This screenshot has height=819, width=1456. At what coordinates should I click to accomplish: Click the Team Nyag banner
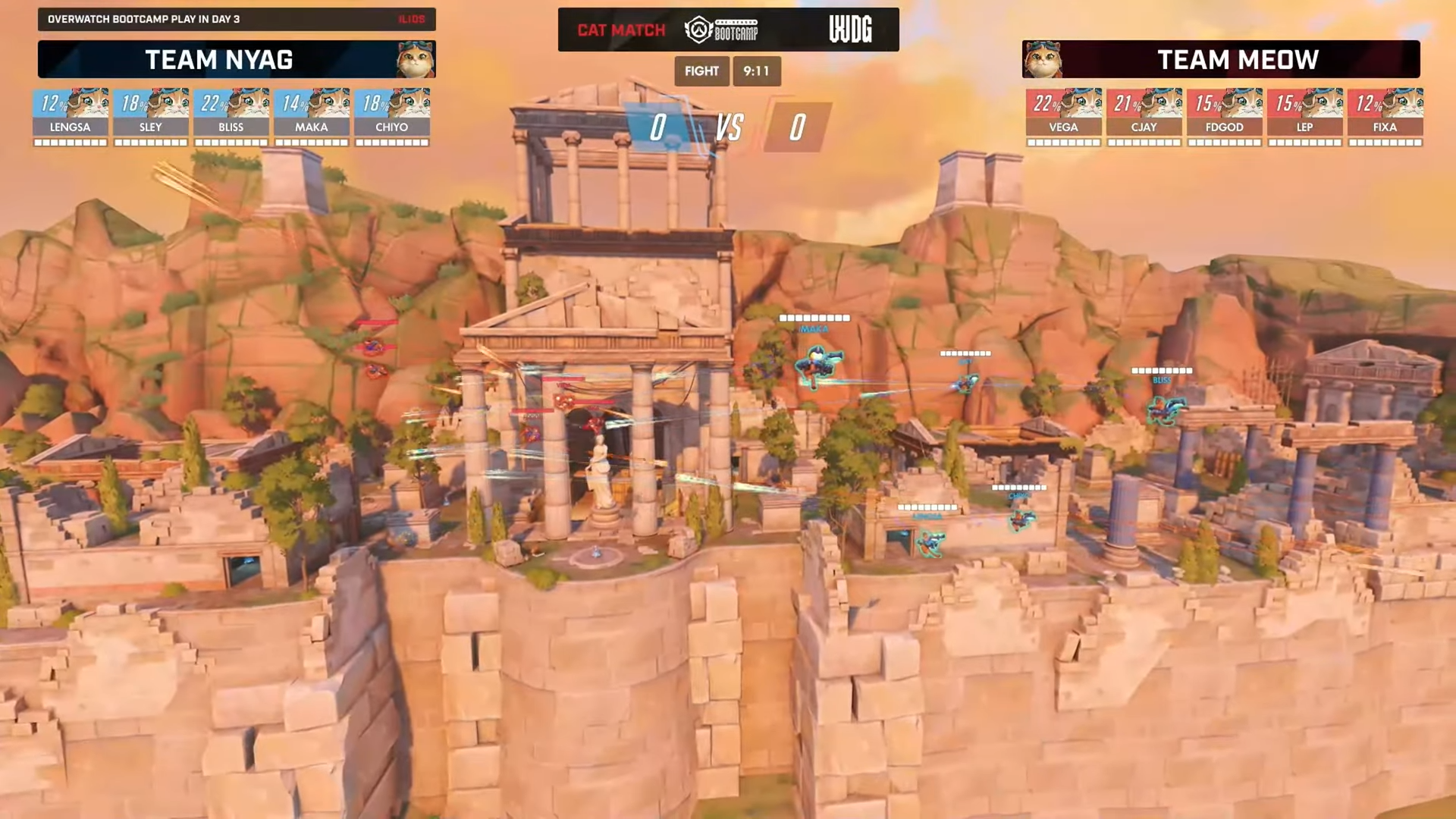[x=237, y=59]
